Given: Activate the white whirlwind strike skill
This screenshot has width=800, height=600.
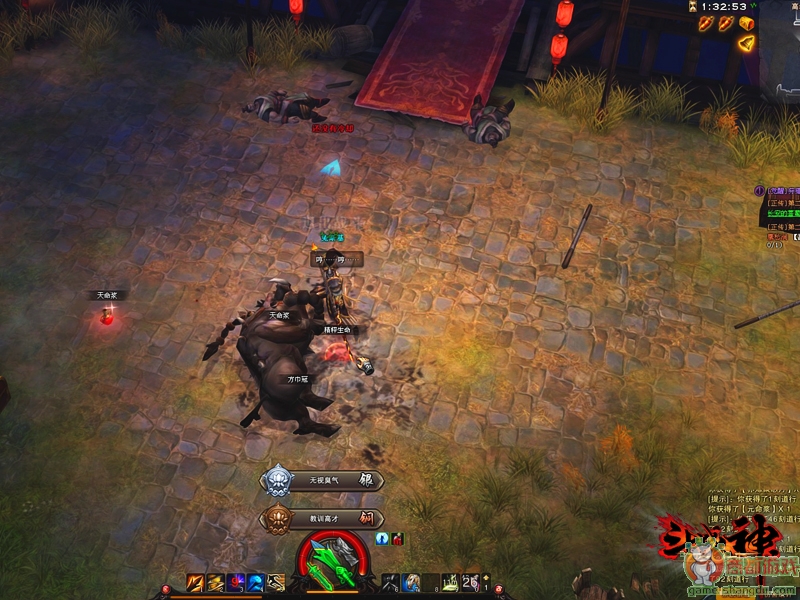Looking at the screenshot, I should tap(276, 583).
